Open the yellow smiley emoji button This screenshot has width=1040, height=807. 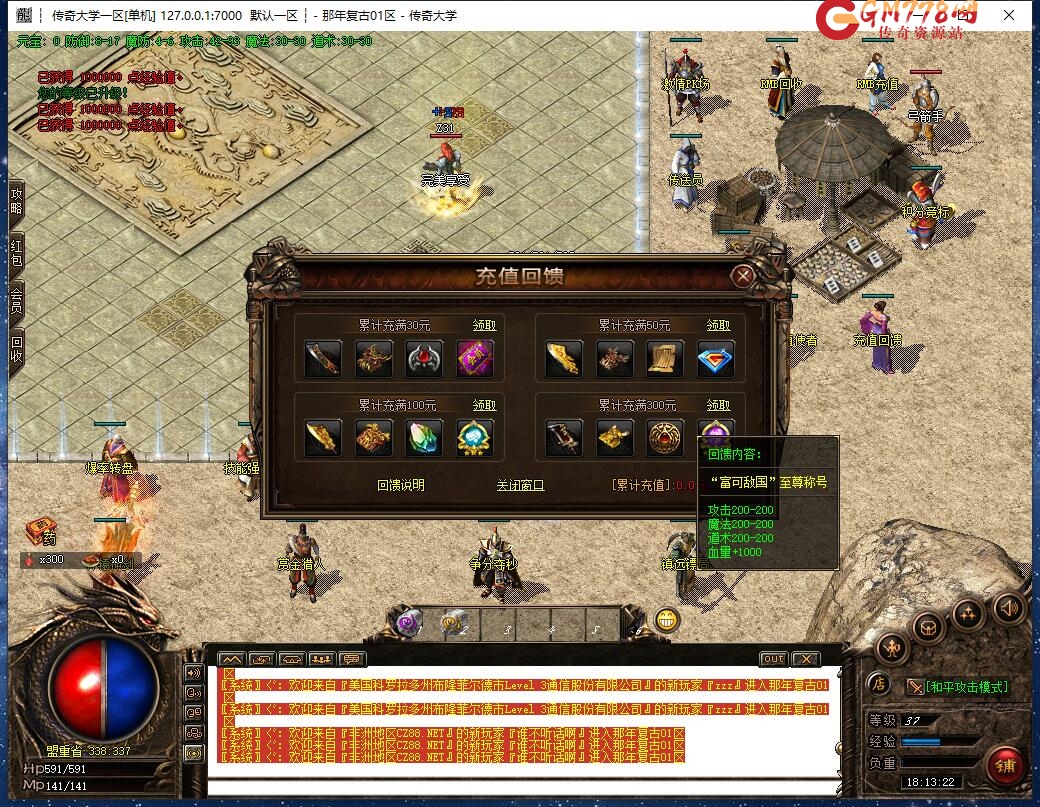(667, 620)
